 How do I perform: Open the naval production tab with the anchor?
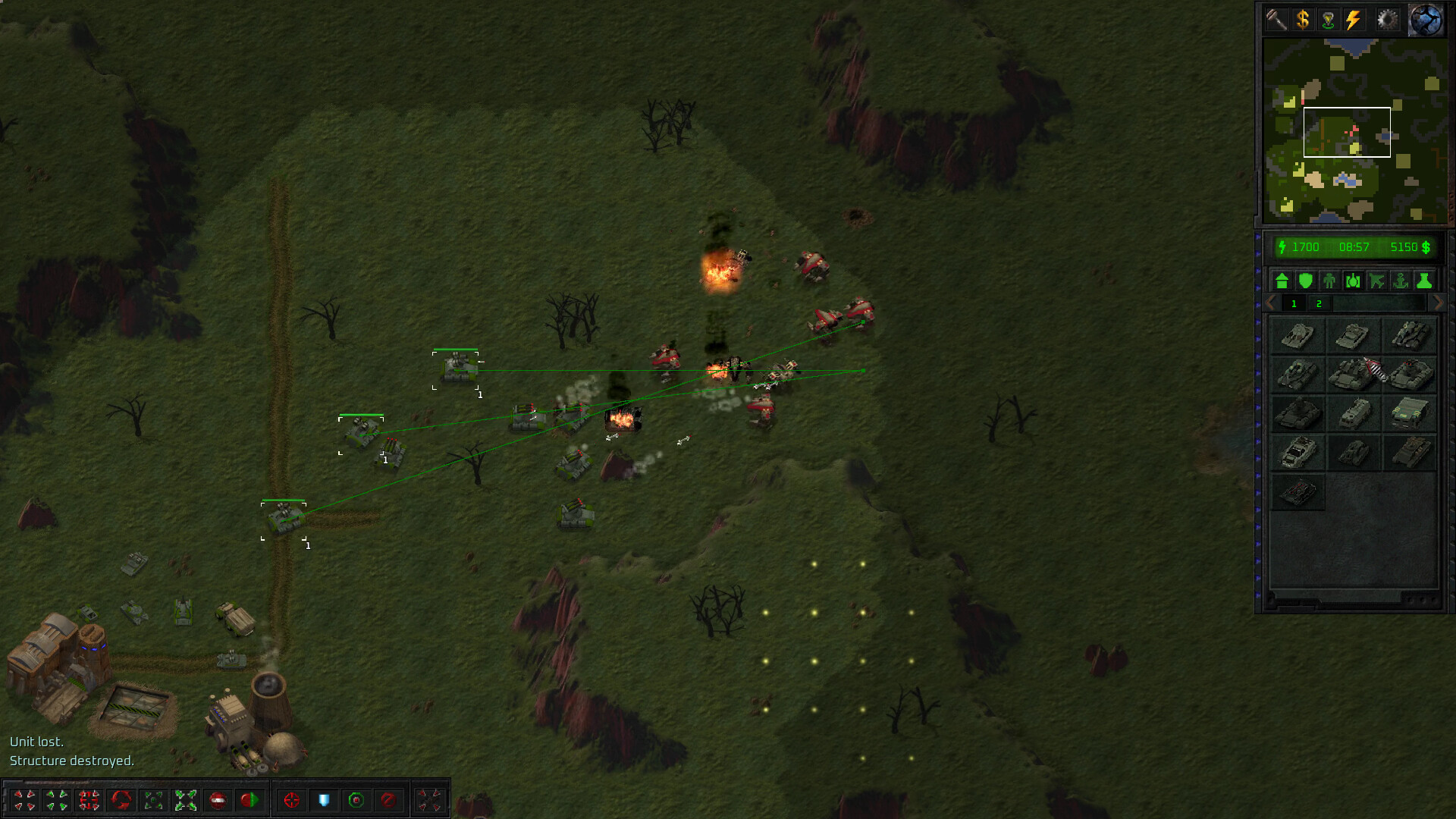pos(1401,281)
